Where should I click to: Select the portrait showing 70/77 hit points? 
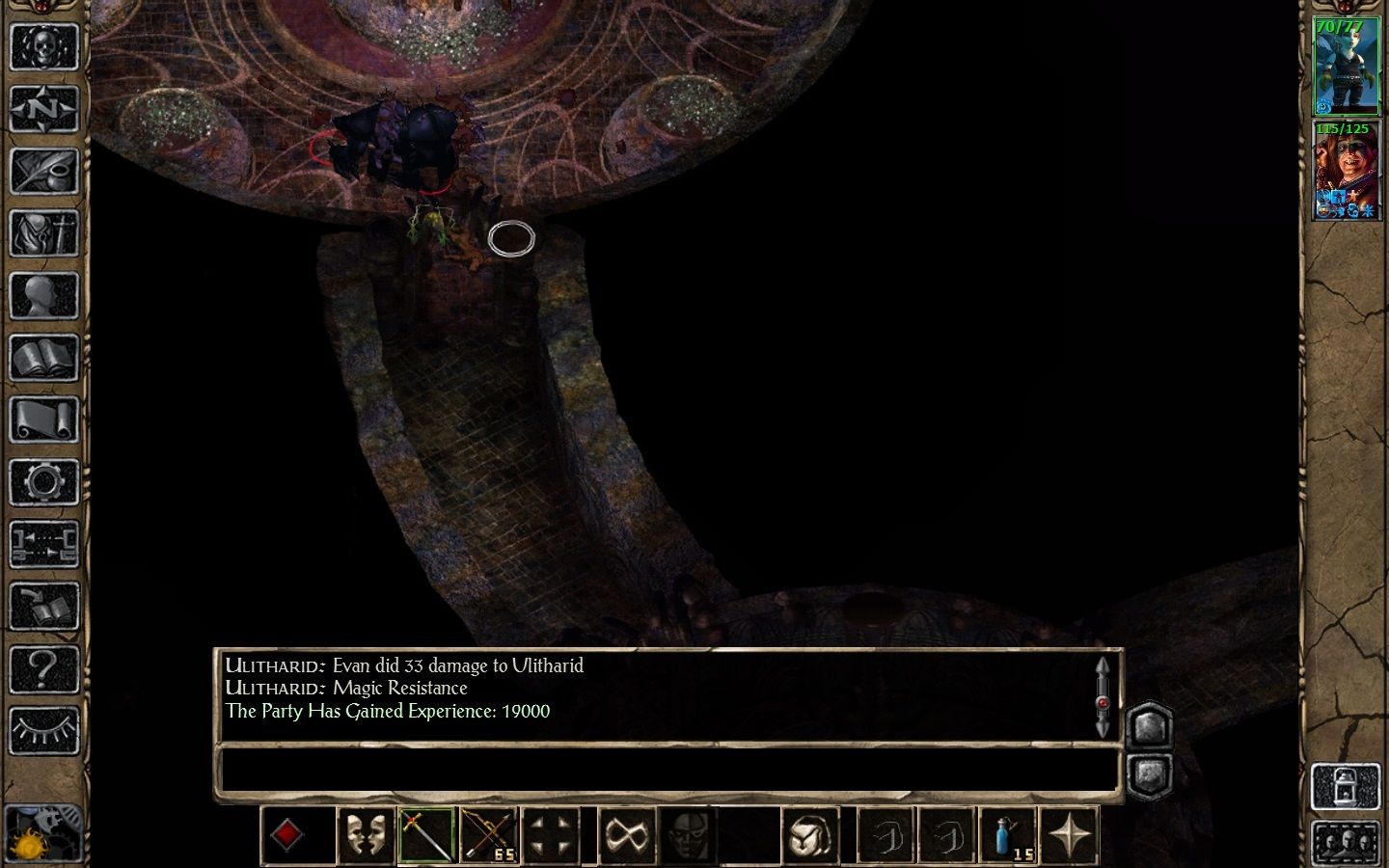click(x=1347, y=63)
